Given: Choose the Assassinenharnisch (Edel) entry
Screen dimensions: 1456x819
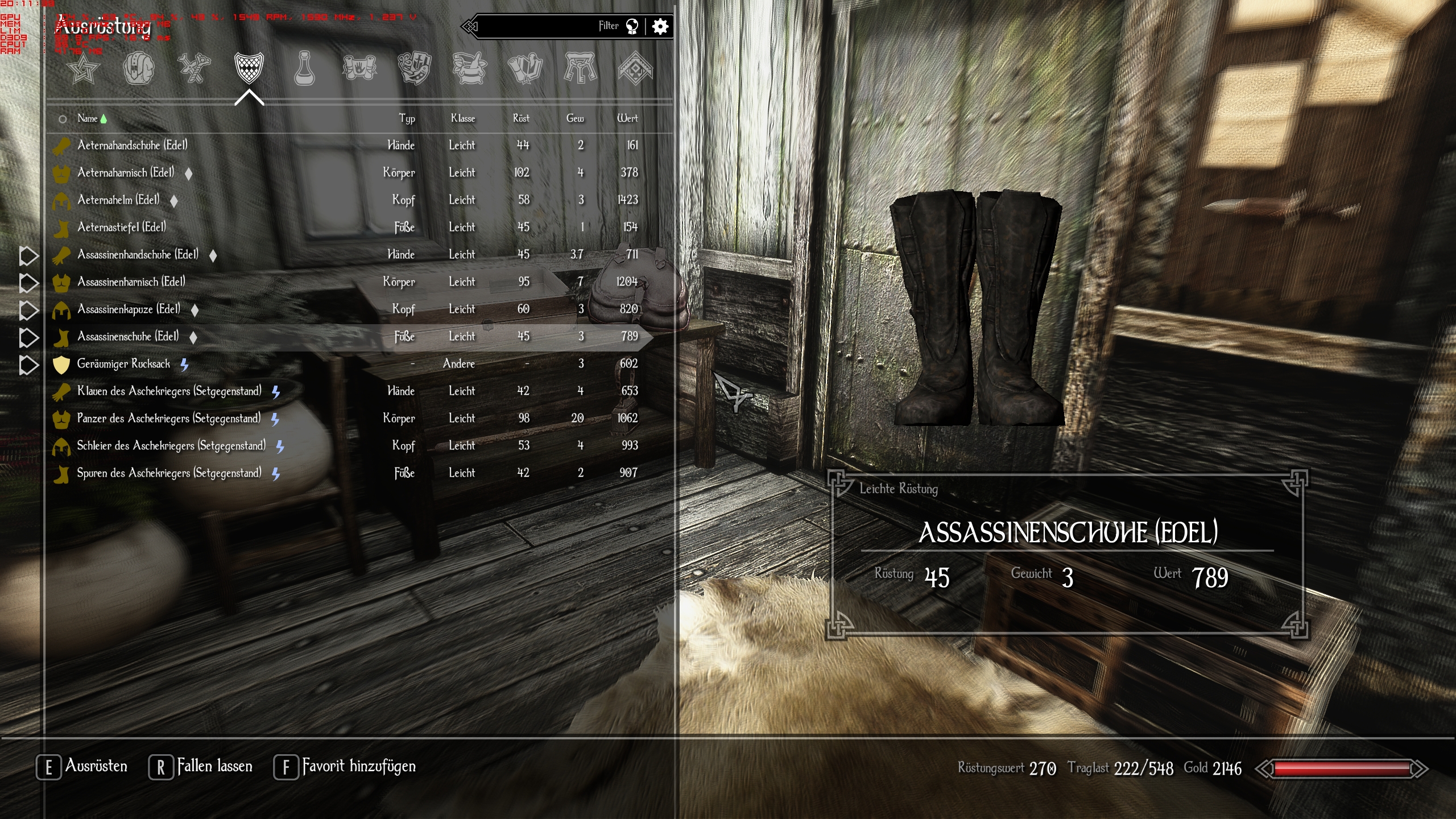Looking at the screenshot, I should [131, 282].
